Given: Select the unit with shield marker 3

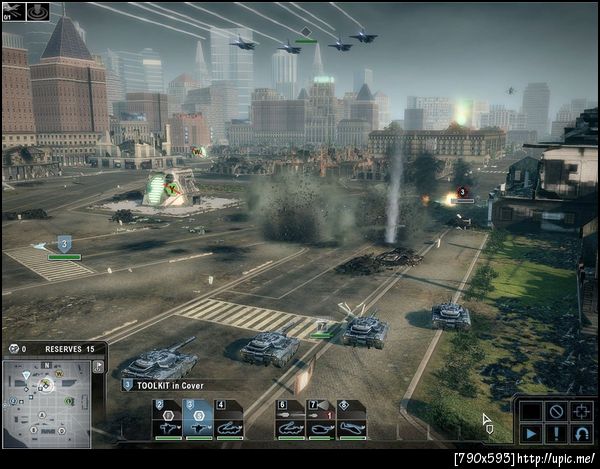Looking at the screenshot, I should pos(64,243).
